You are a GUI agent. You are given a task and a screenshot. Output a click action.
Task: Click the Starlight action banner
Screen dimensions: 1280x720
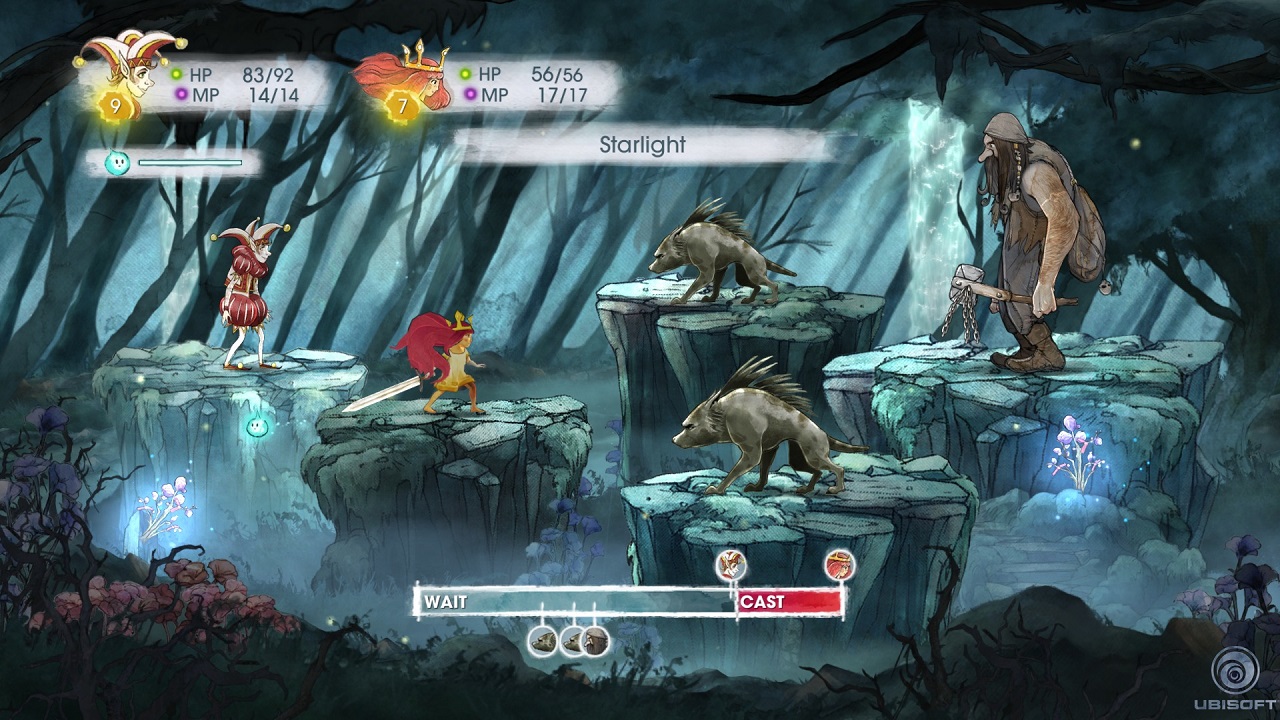tap(642, 145)
